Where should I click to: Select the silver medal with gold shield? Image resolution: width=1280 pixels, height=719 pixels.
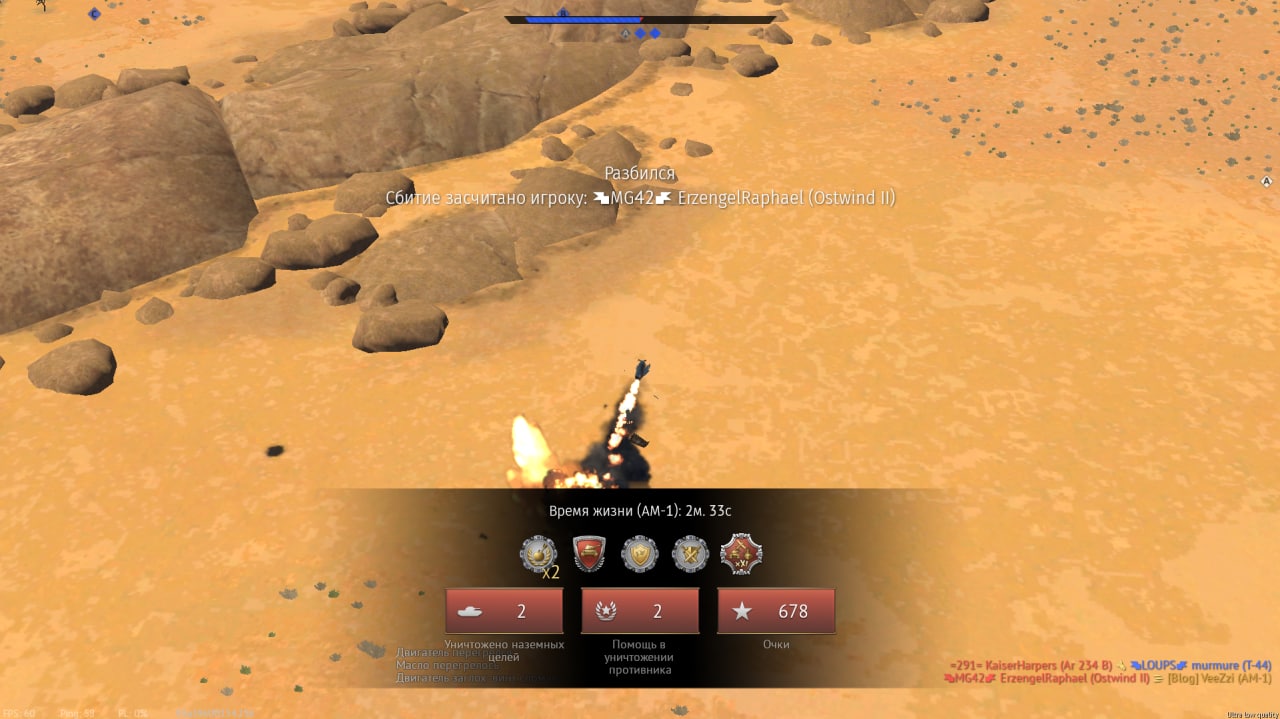click(x=640, y=554)
